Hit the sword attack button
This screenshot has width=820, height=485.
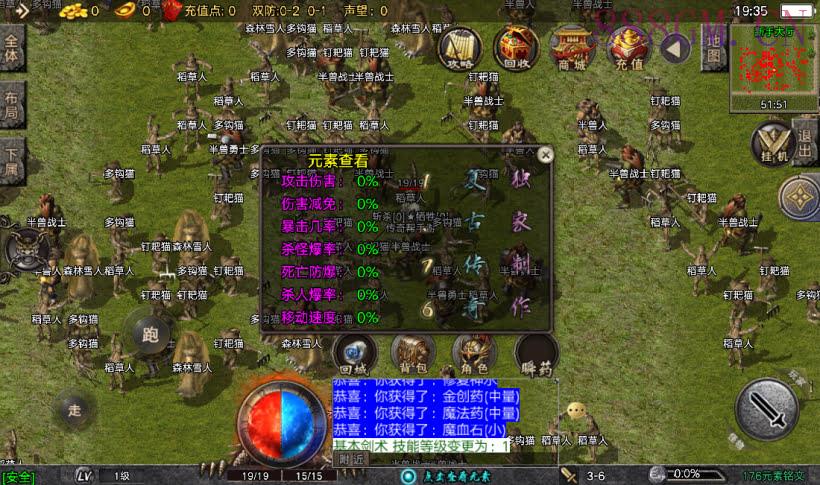(x=766, y=410)
